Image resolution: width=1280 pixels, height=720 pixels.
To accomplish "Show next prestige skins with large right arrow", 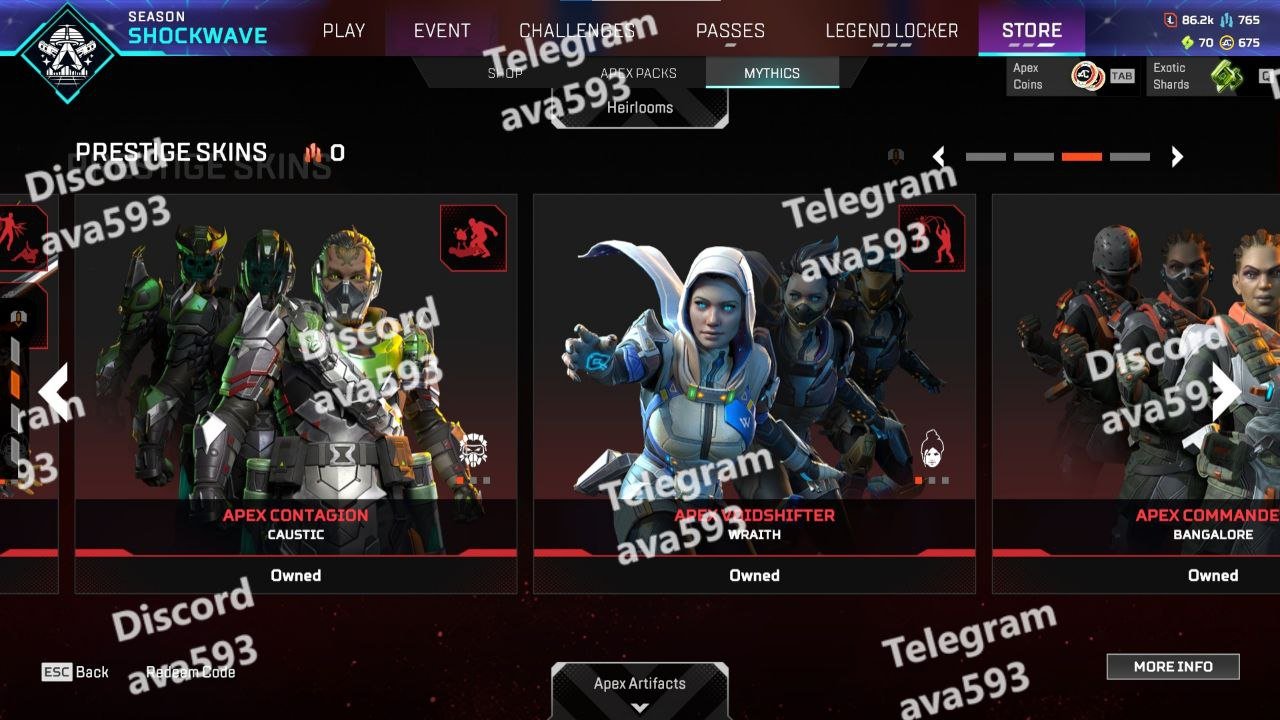I will point(1226,391).
